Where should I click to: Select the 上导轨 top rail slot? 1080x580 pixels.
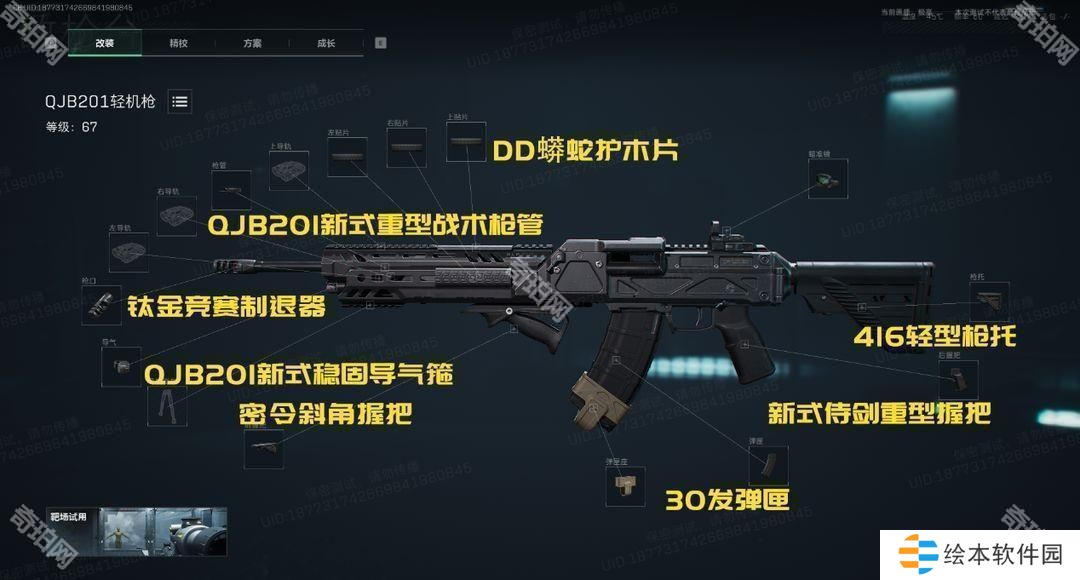click(290, 170)
